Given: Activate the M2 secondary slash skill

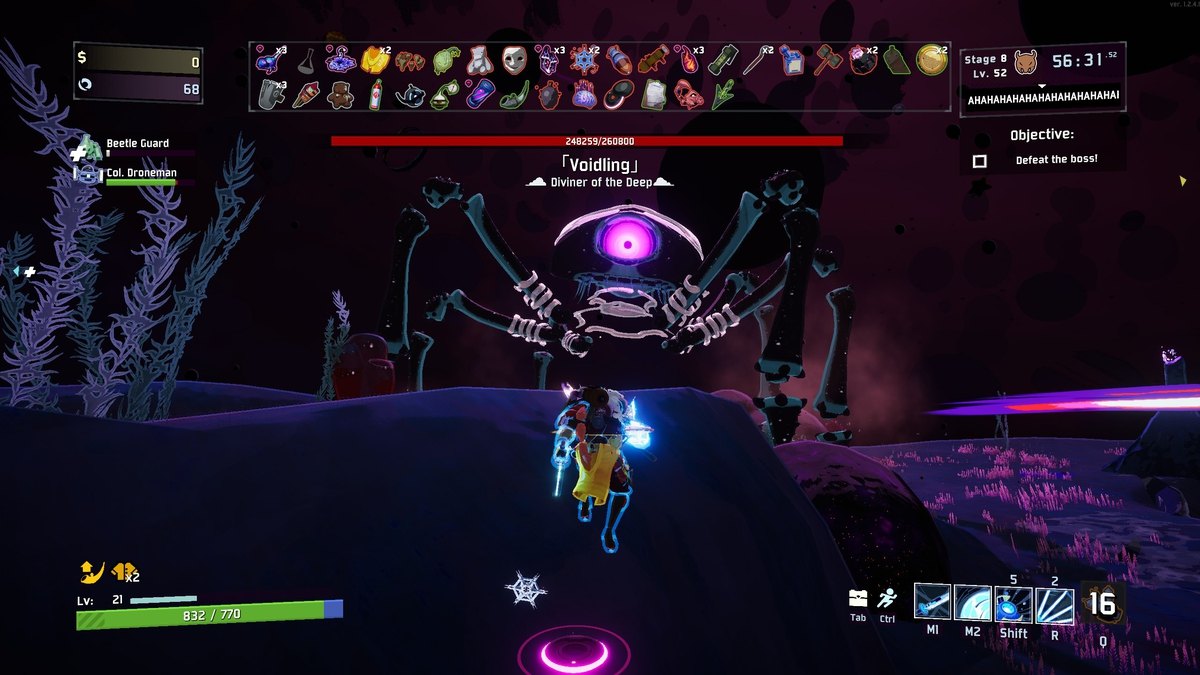Looking at the screenshot, I should (x=973, y=604).
